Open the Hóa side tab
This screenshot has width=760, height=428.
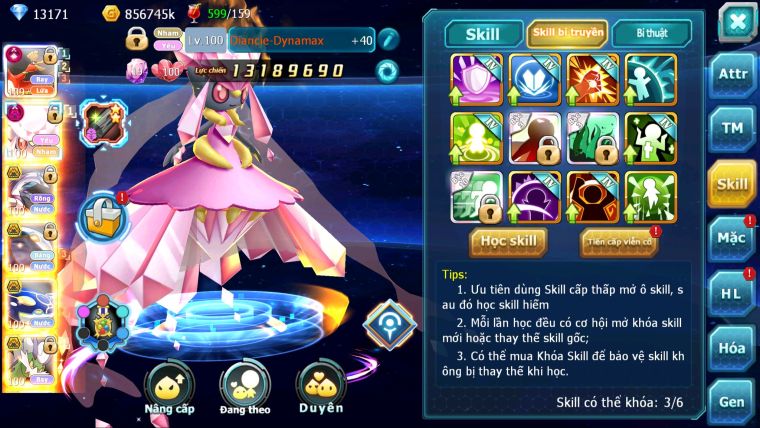(732, 348)
